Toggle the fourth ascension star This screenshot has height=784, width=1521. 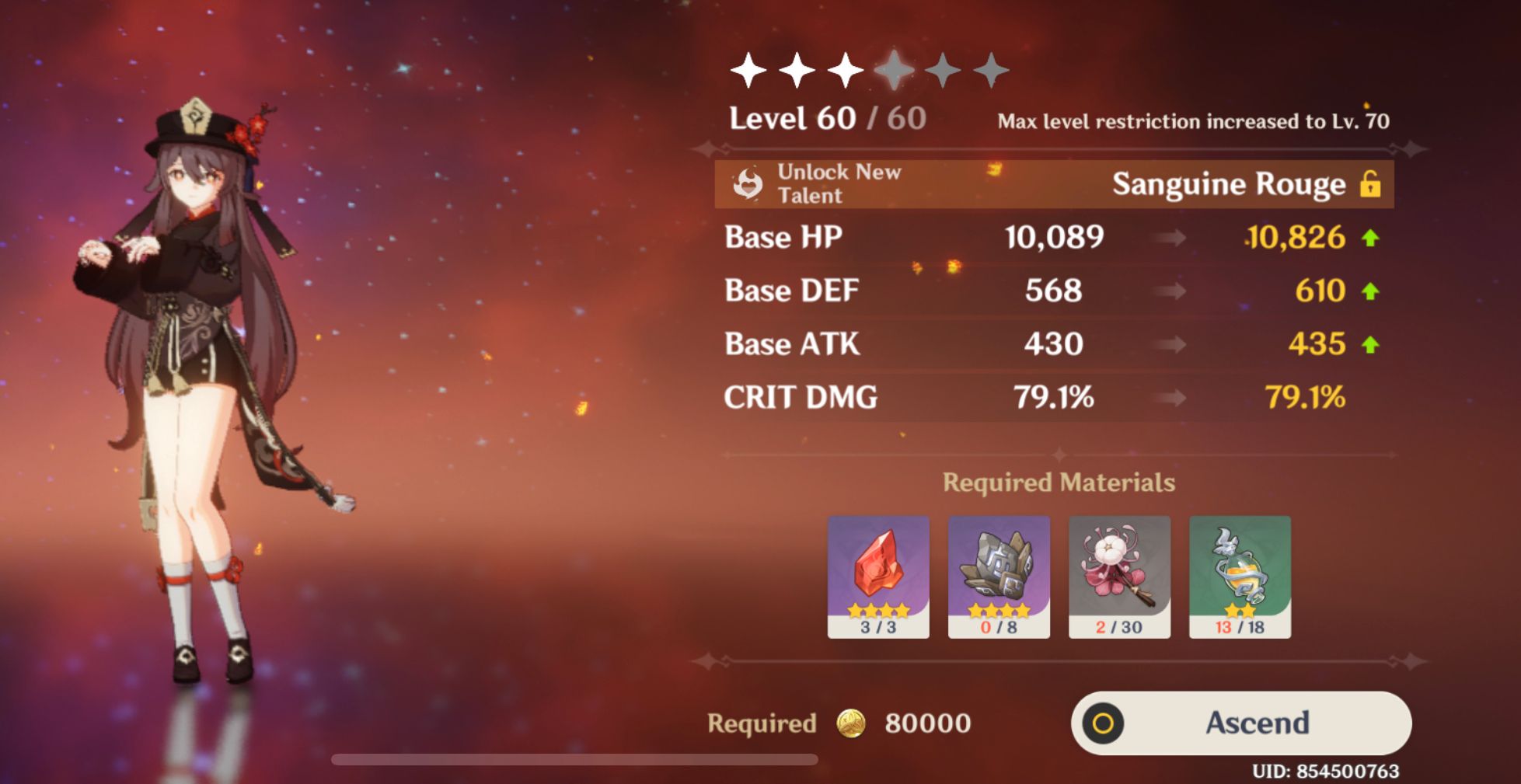pyautogui.click(x=895, y=69)
